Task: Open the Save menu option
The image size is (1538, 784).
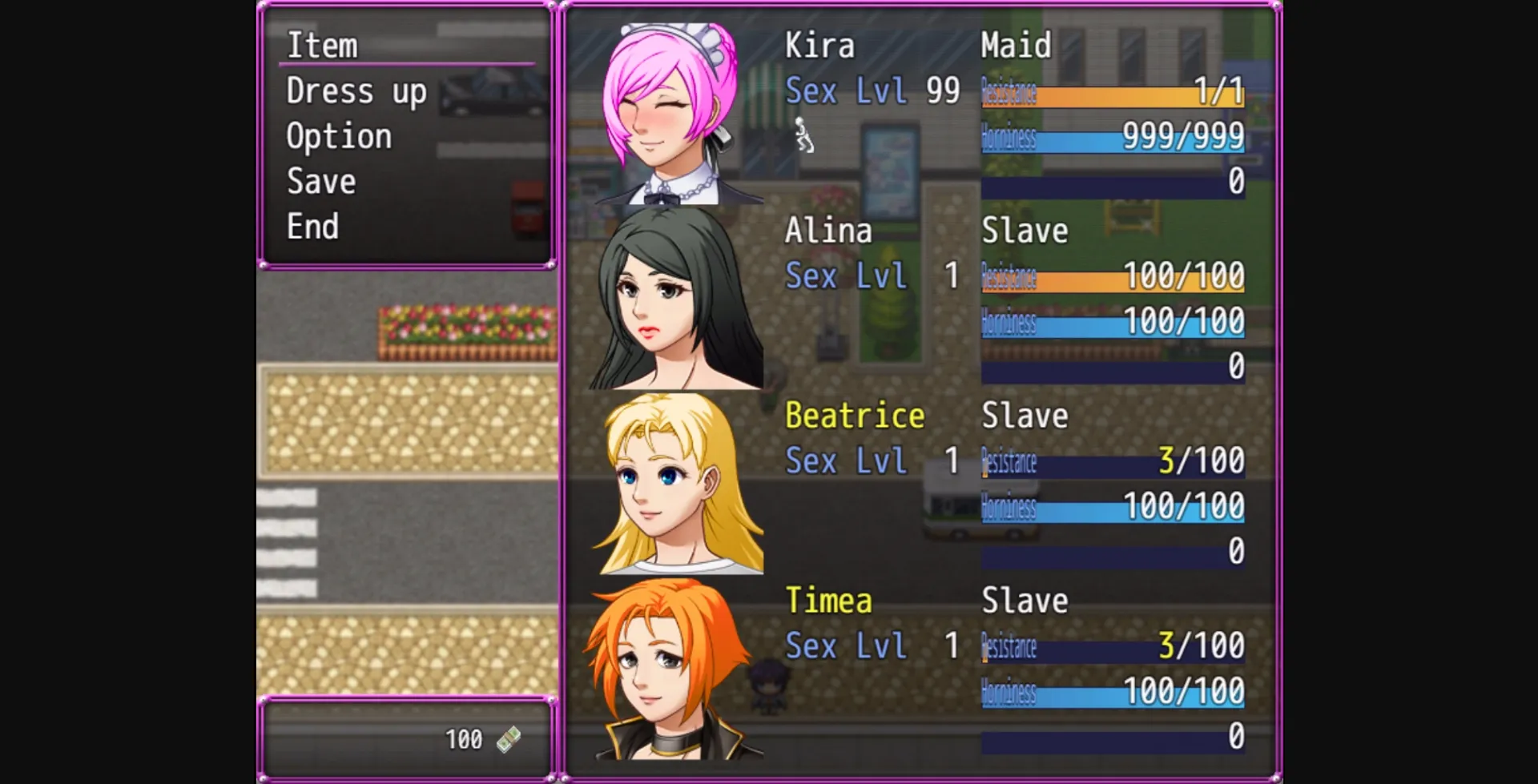Action: pyautogui.click(x=319, y=180)
